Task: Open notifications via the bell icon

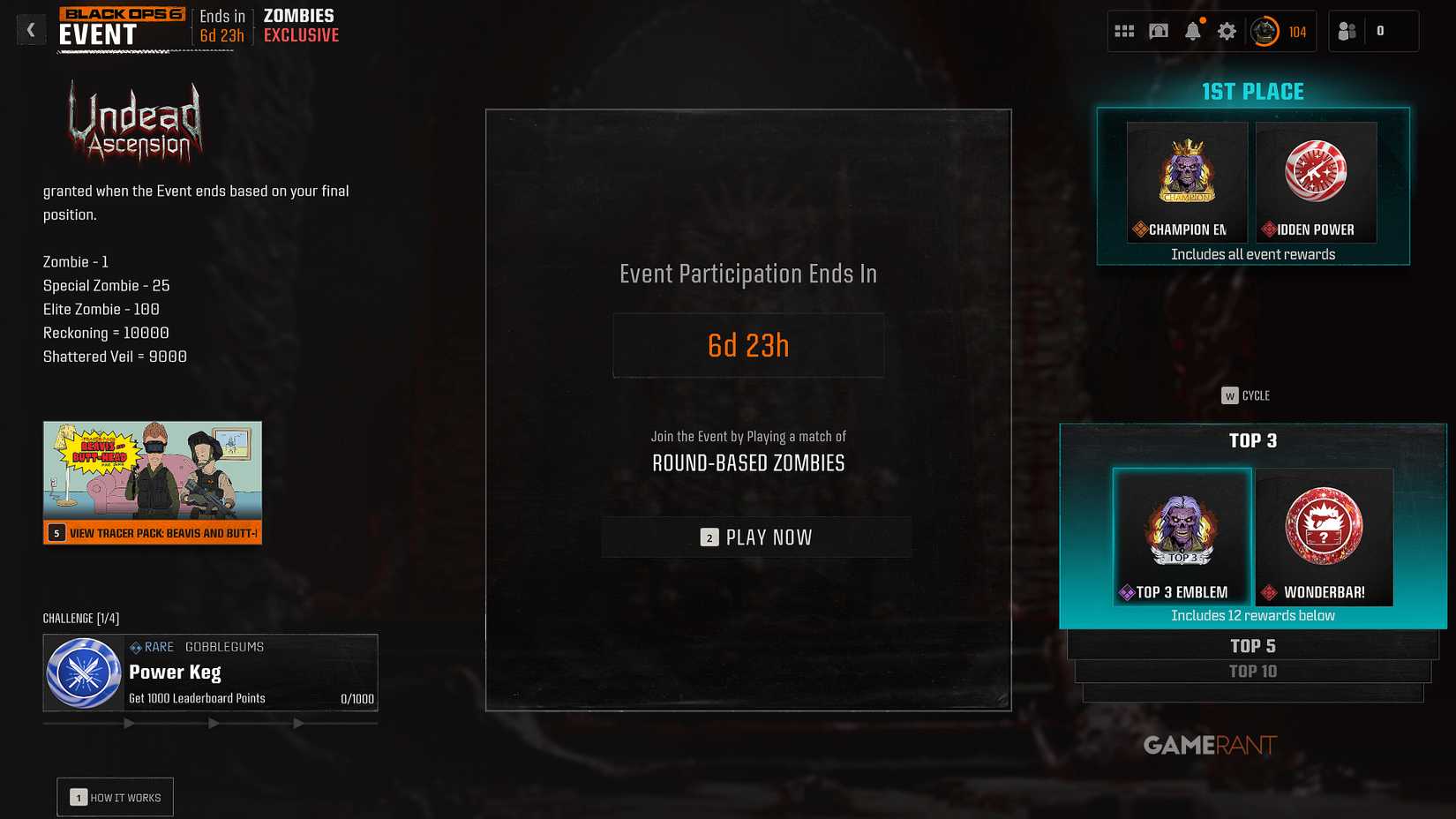Action: click(x=1193, y=29)
